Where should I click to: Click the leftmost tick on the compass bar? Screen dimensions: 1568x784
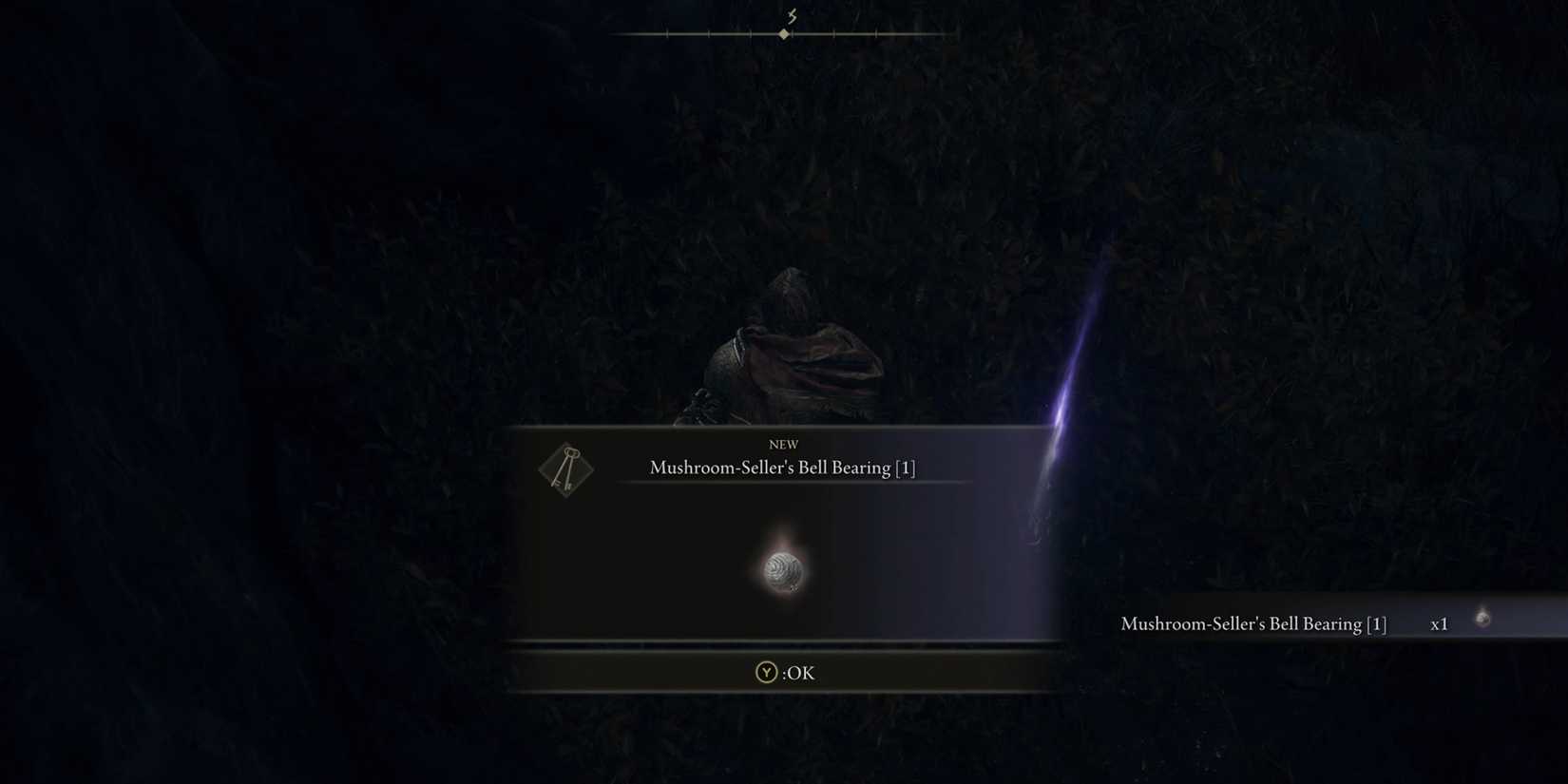tap(667, 33)
